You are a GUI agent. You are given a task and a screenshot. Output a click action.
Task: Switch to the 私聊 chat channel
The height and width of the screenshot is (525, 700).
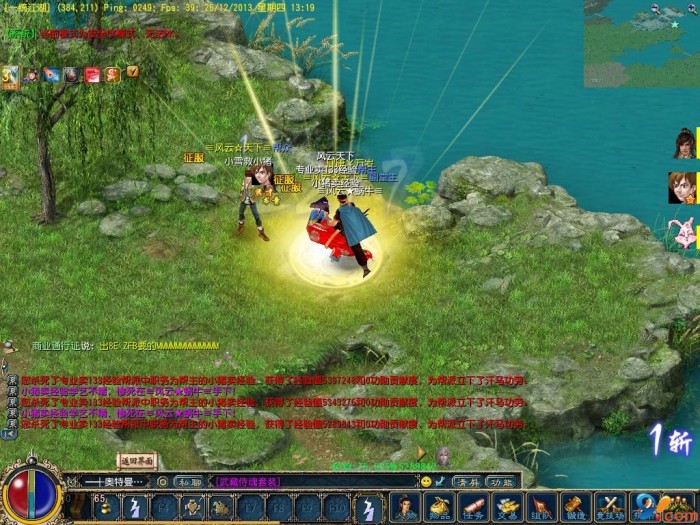189,481
